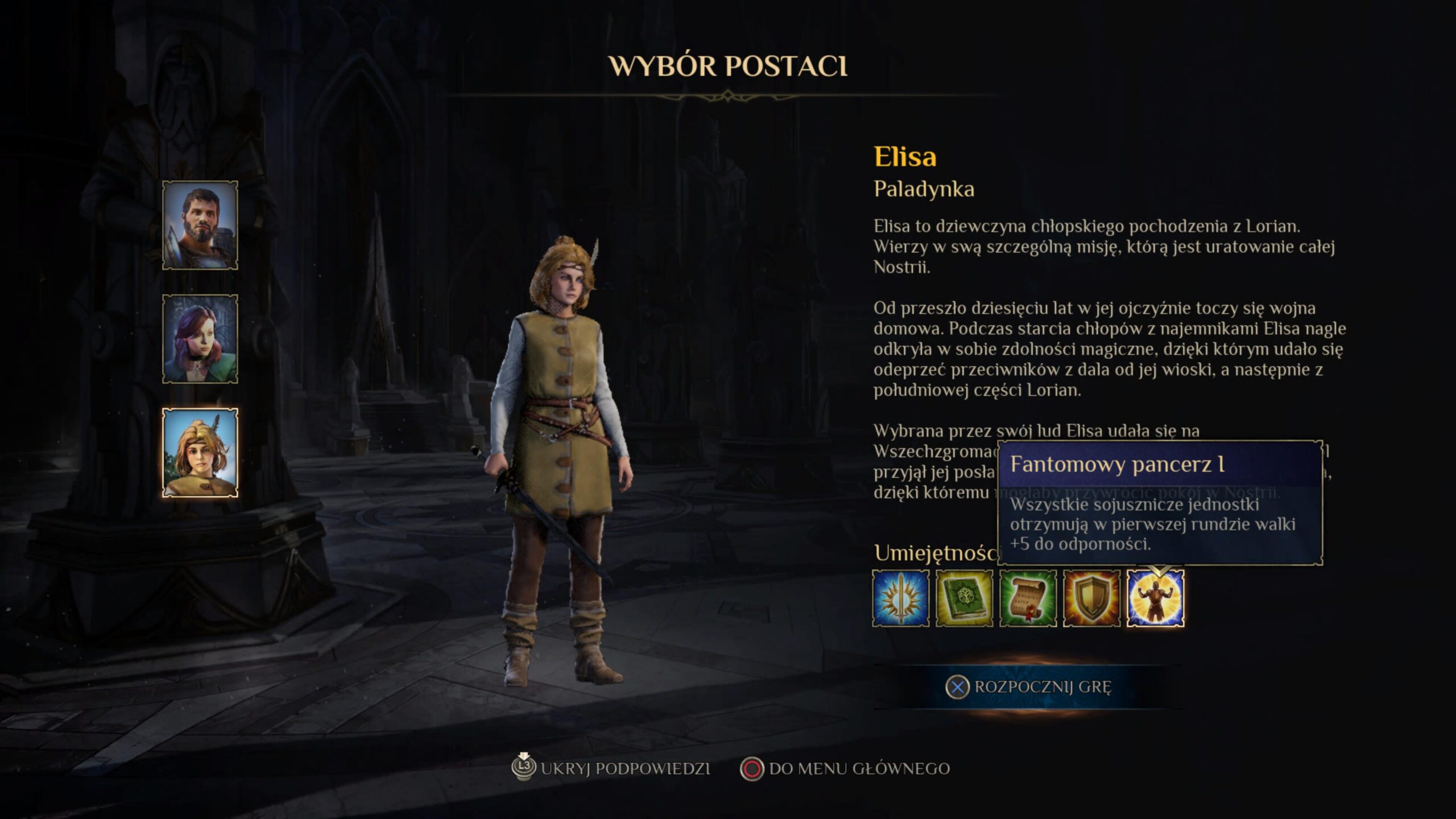Select the Fantomowy pancerz skill icon
This screenshot has height=819, width=1456.
point(1156,598)
